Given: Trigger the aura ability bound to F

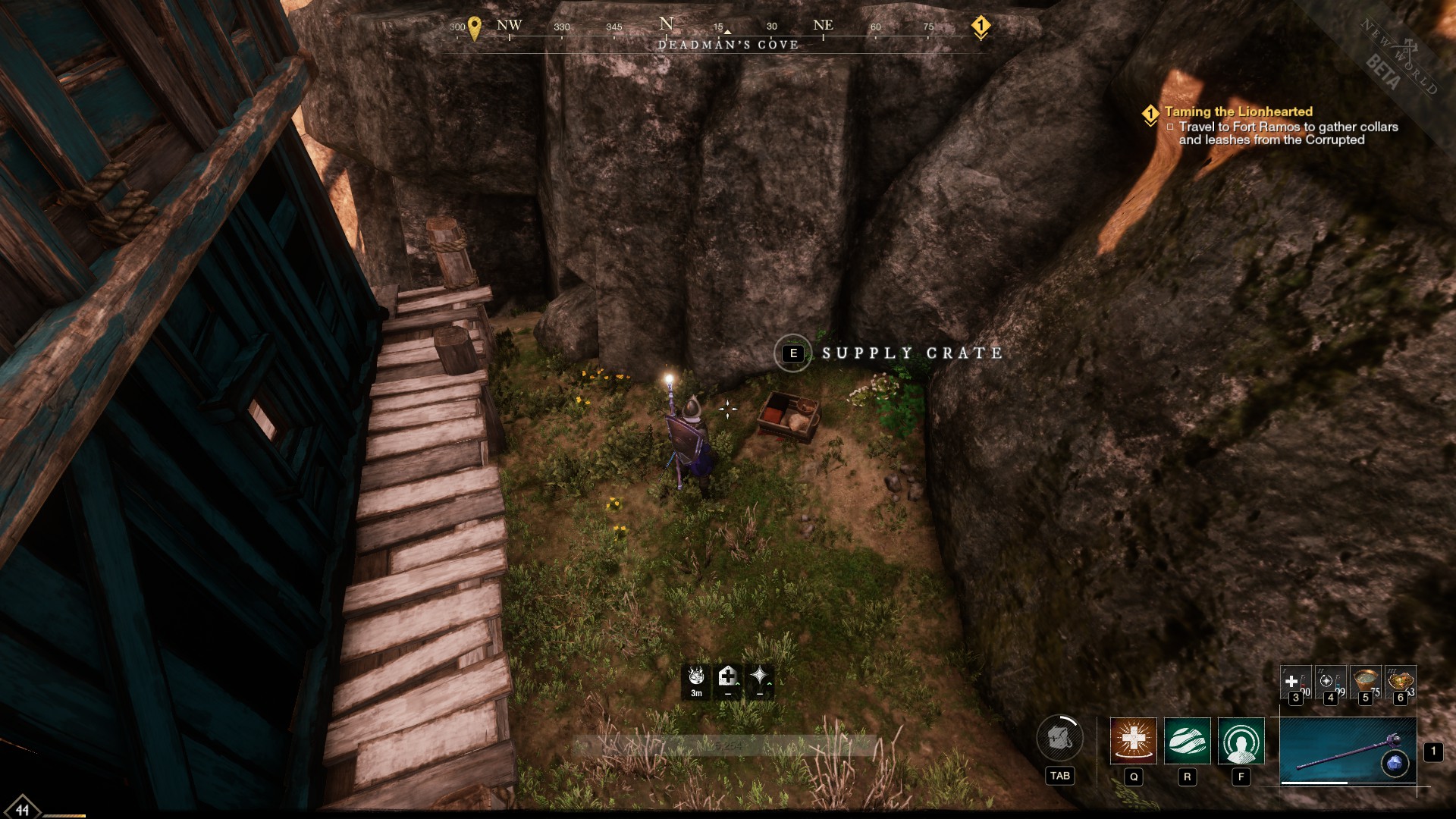Looking at the screenshot, I should 1241,740.
